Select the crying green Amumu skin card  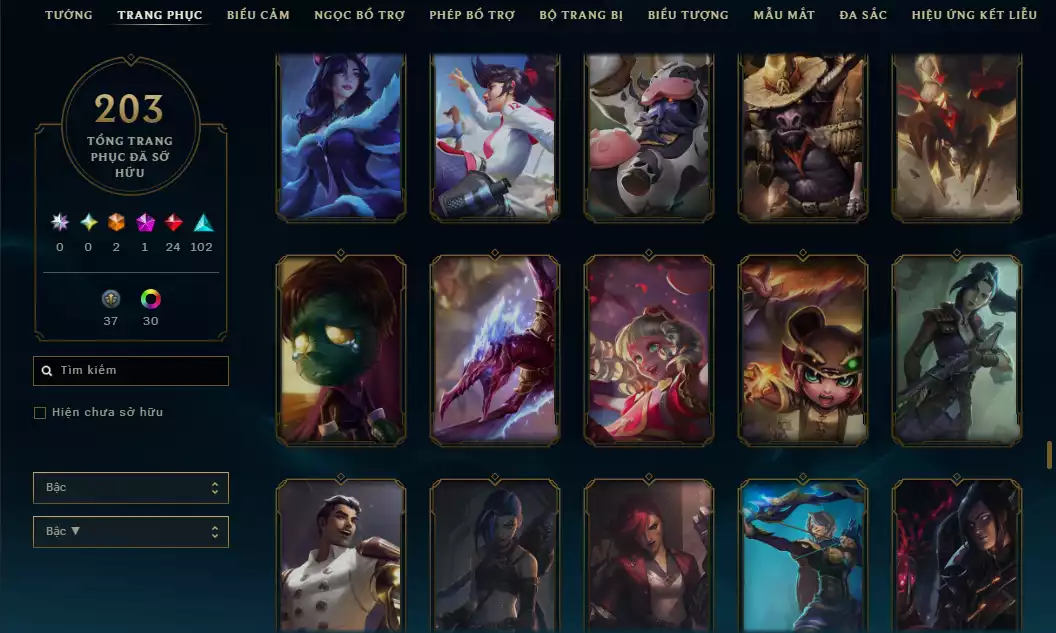(341, 349)
